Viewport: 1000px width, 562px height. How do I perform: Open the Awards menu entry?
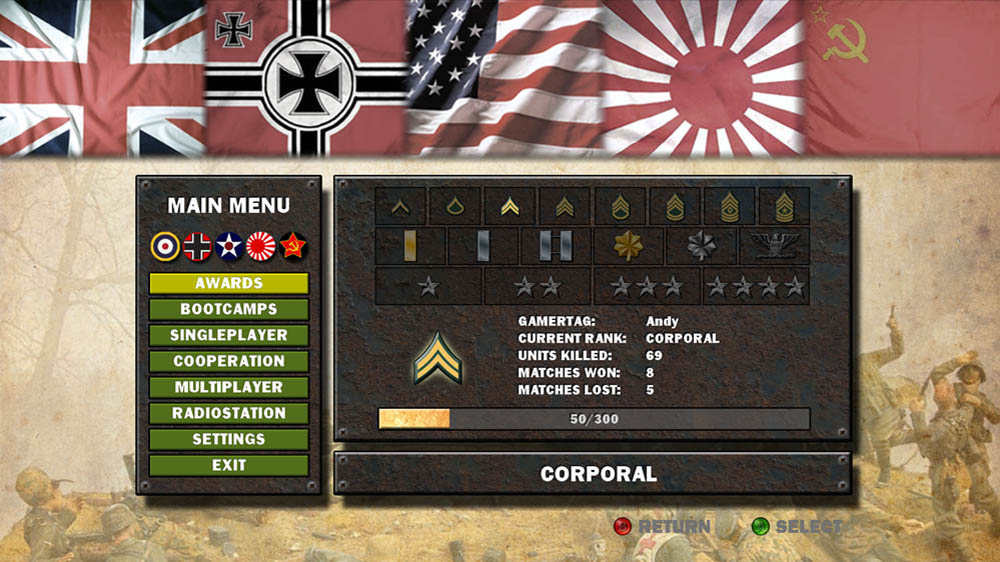229,284
